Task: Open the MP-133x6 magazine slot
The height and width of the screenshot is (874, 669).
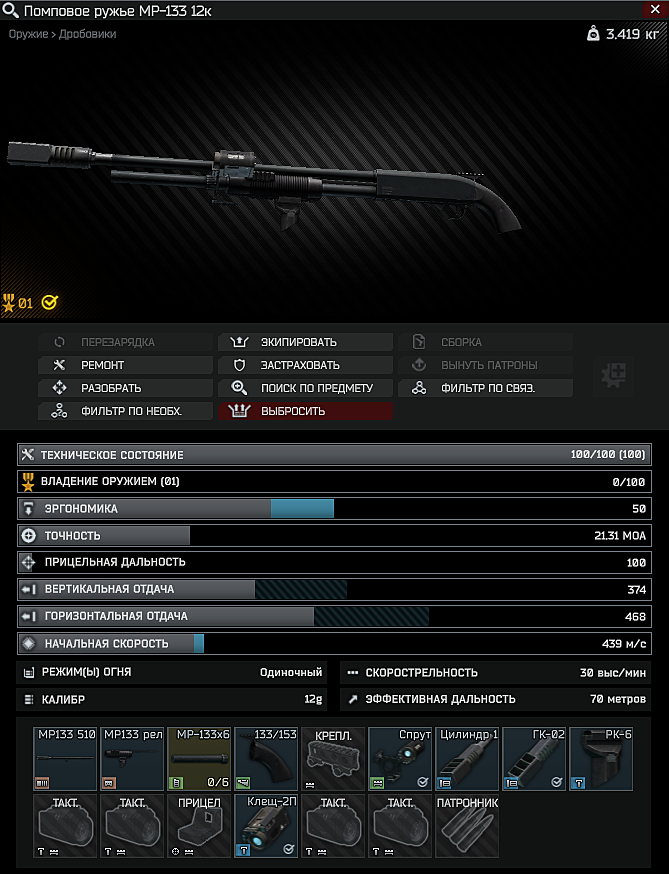Action: [200, 758]
